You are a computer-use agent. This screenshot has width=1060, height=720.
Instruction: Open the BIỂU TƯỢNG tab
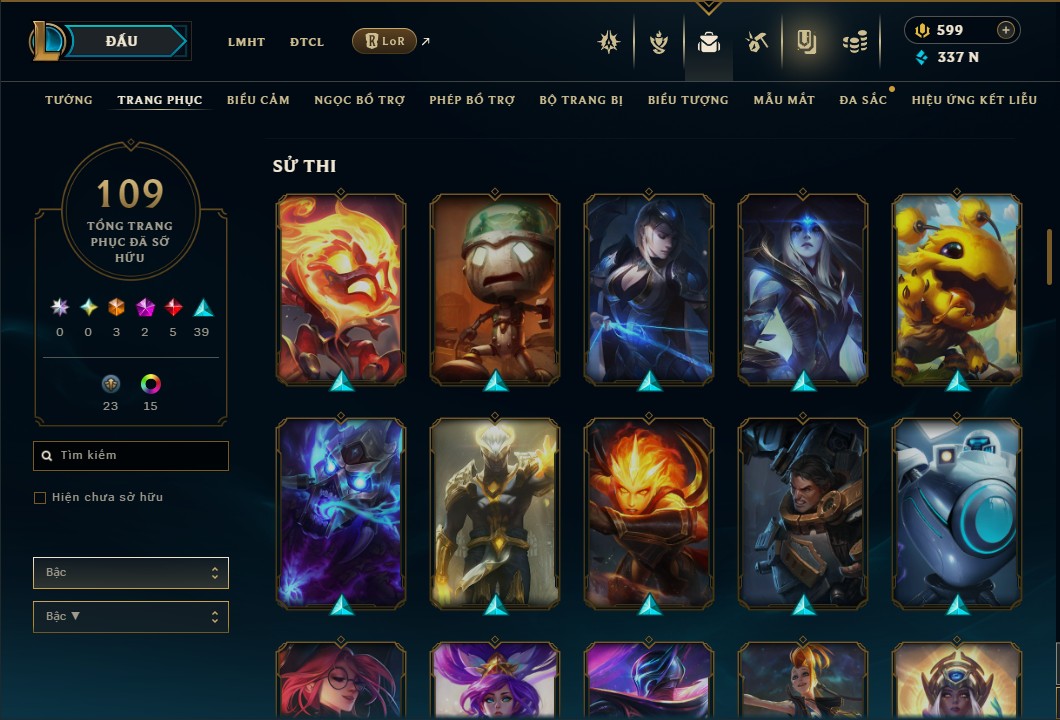pos(688,100)
